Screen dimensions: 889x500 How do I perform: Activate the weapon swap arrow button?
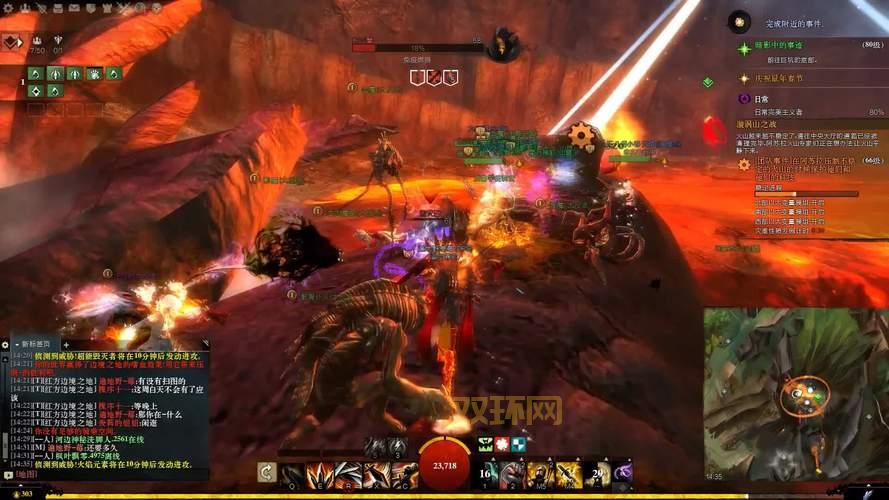coord(266,472)
